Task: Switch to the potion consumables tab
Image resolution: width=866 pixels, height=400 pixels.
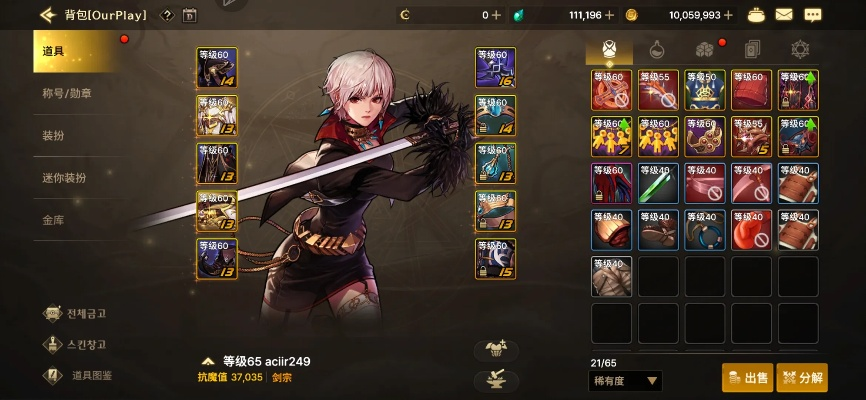Action: [x=656, y=48]
